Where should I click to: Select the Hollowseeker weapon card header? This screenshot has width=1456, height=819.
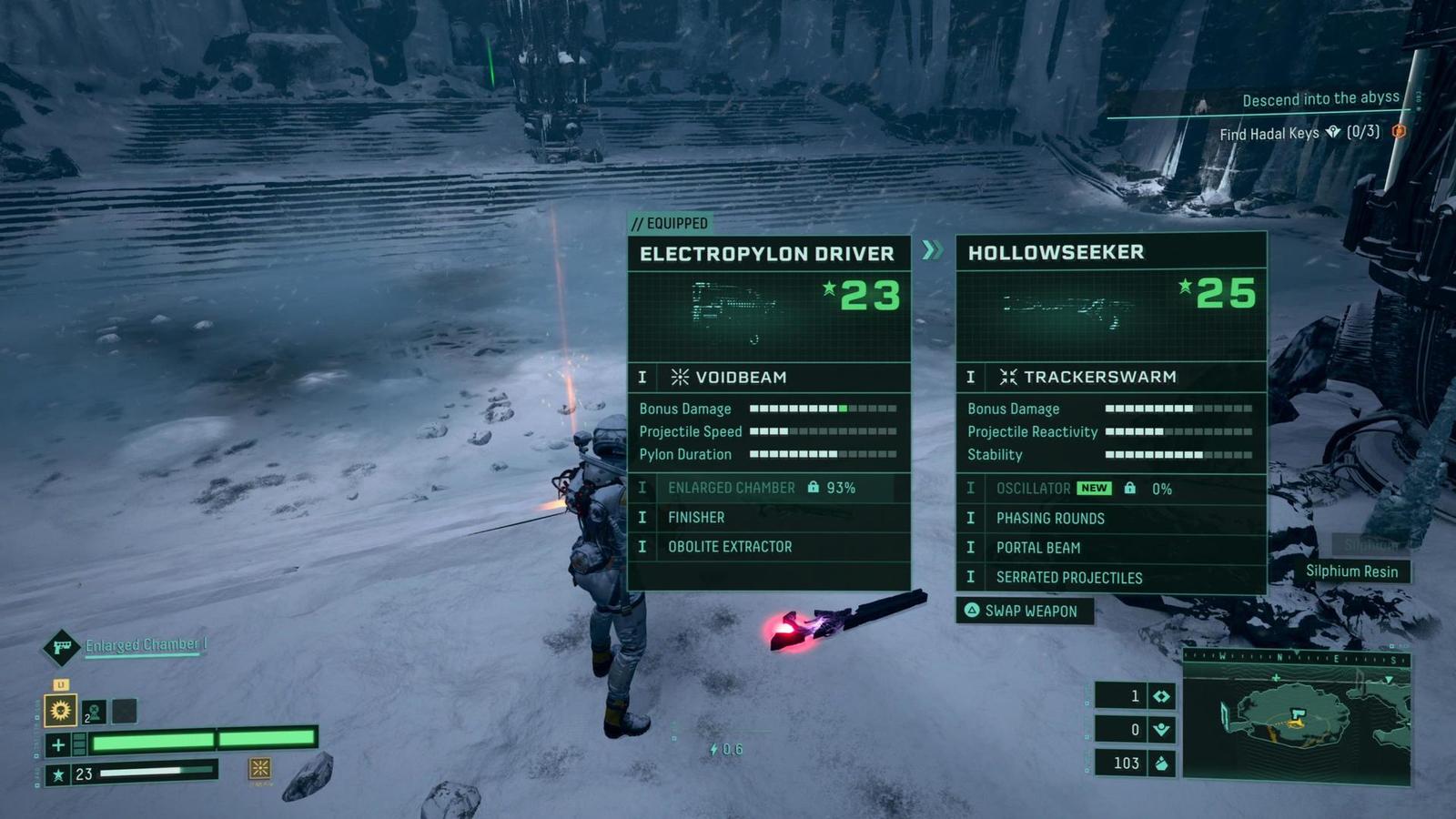(1056, 252)
